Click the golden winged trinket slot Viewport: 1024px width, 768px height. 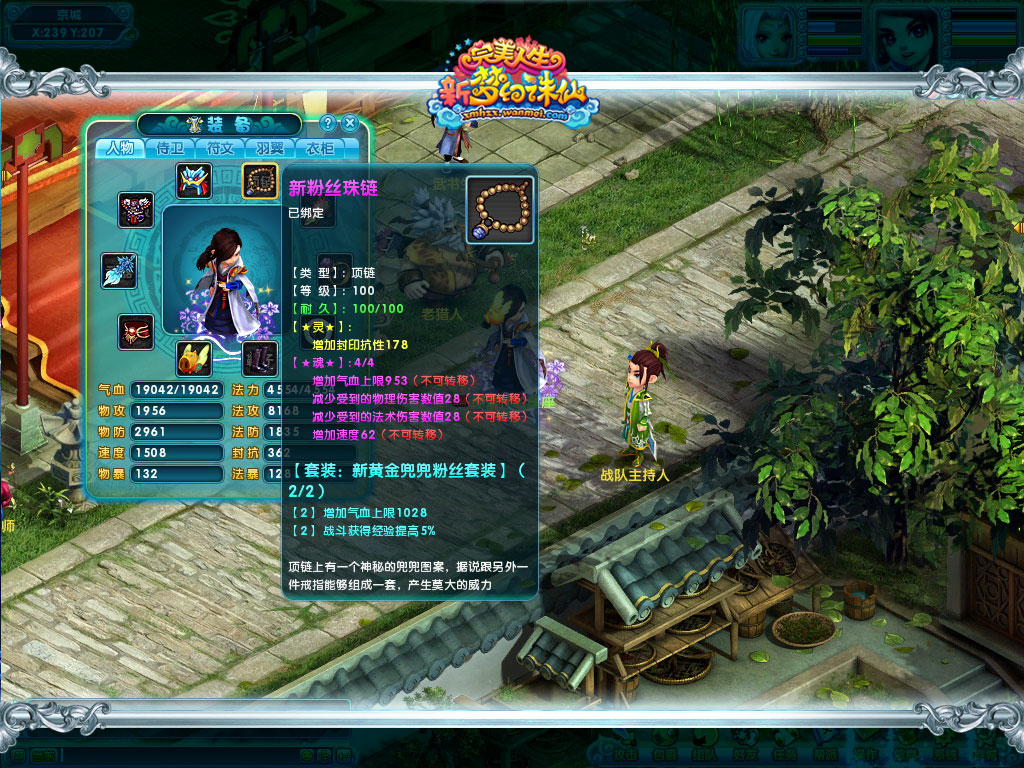point(194,358)
